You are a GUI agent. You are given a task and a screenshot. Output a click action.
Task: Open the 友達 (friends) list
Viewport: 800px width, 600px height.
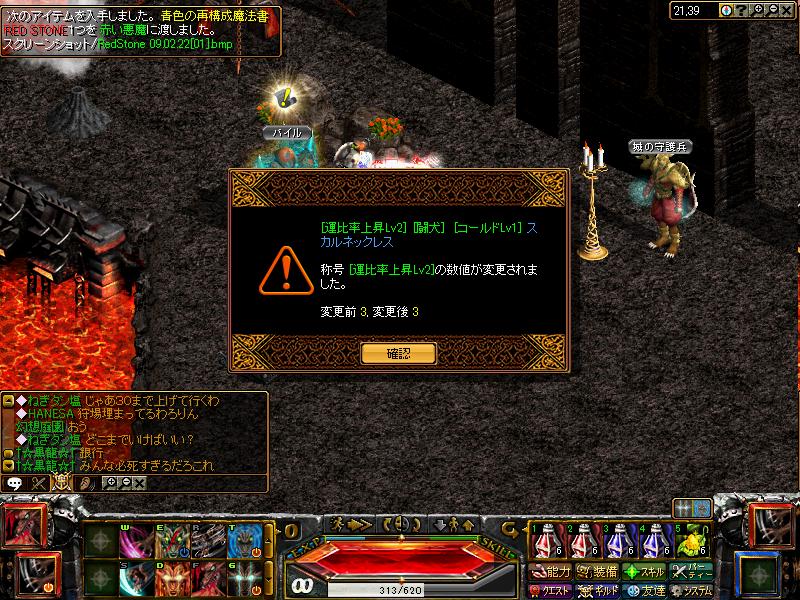coord(643,590)
